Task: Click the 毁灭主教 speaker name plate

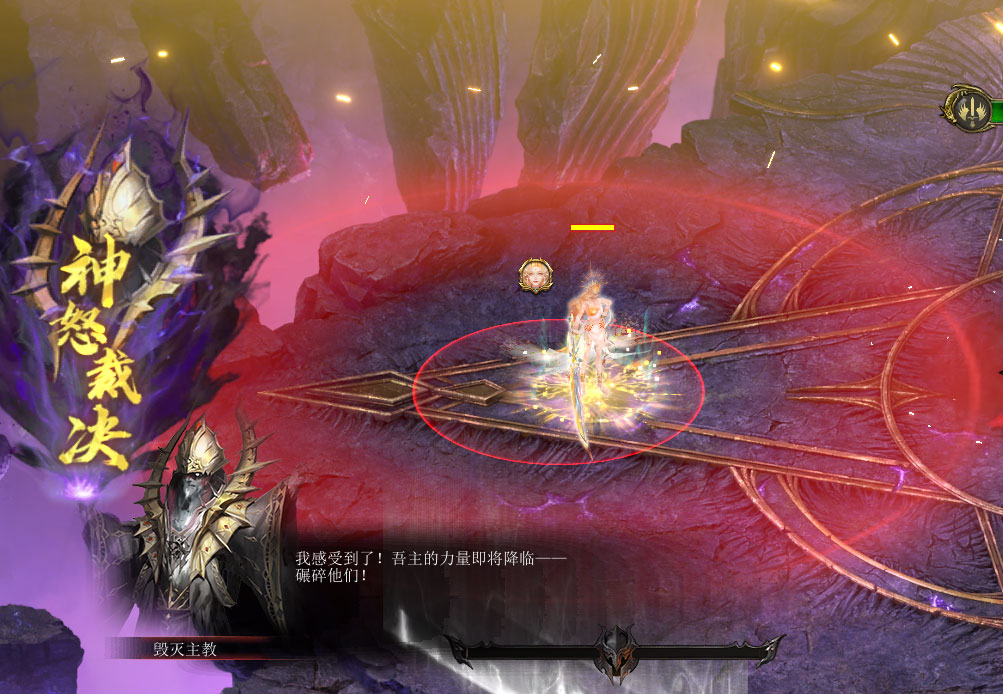Action: 185,649
